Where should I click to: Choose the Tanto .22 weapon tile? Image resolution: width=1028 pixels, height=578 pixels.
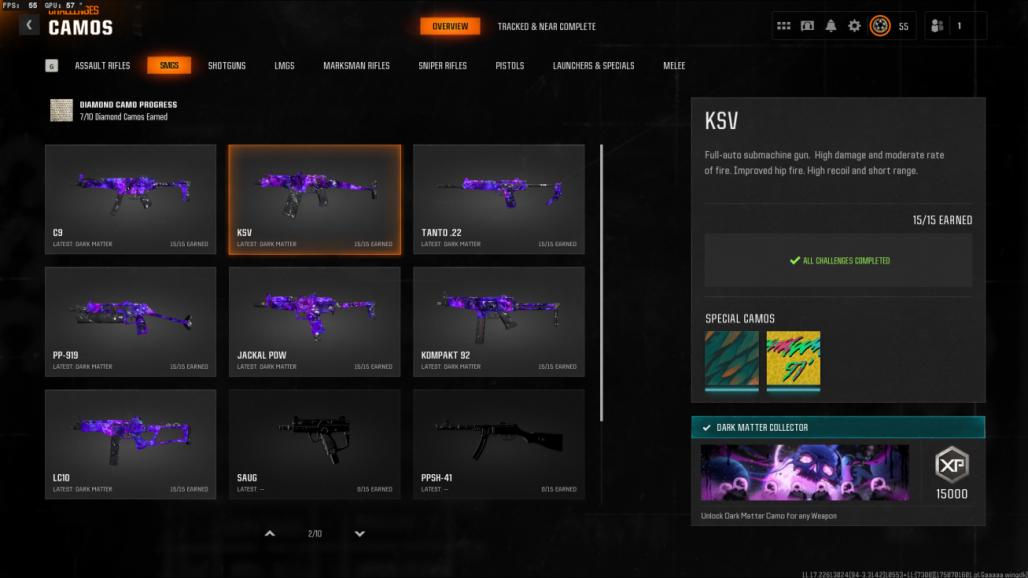tap(499, 199)
